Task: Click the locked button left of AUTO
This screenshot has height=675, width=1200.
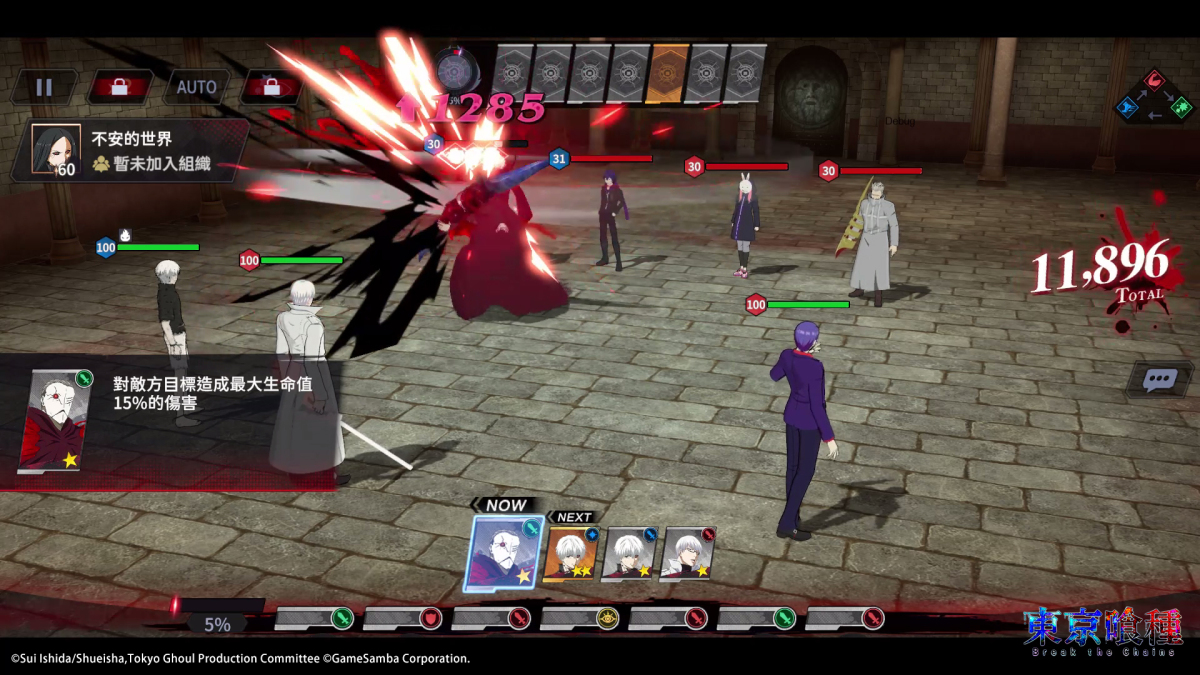Action: click(x=120, y=87)
